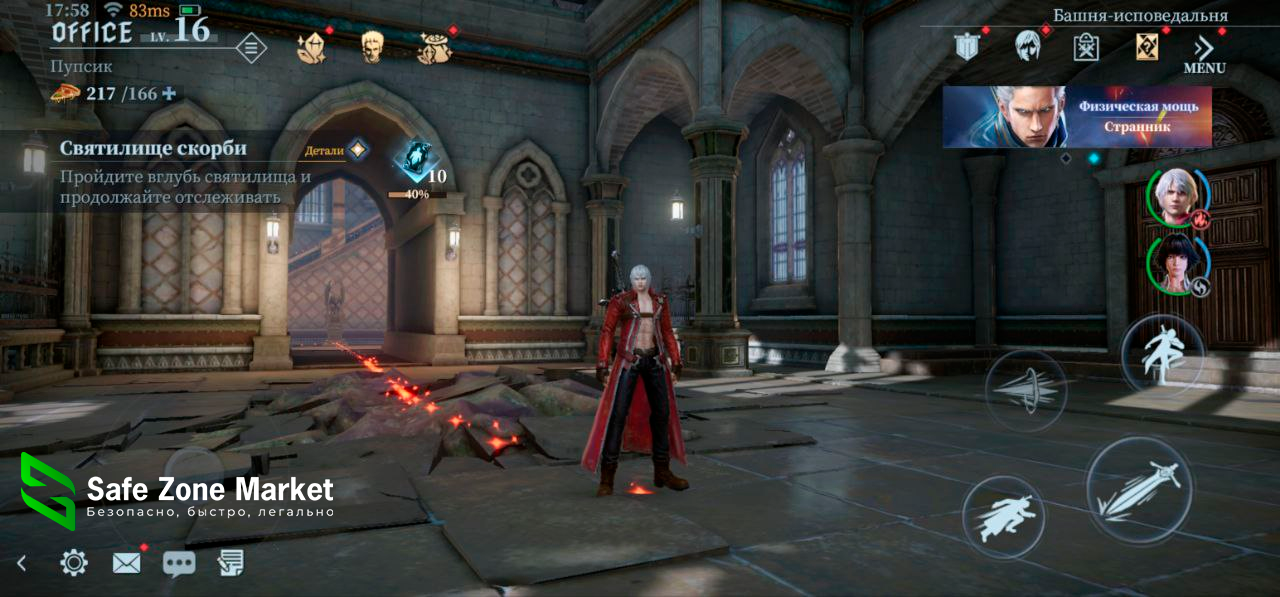Use the dash dodge skill button
Screen dimensions: 1280x597
click(x=1003, y=516)
